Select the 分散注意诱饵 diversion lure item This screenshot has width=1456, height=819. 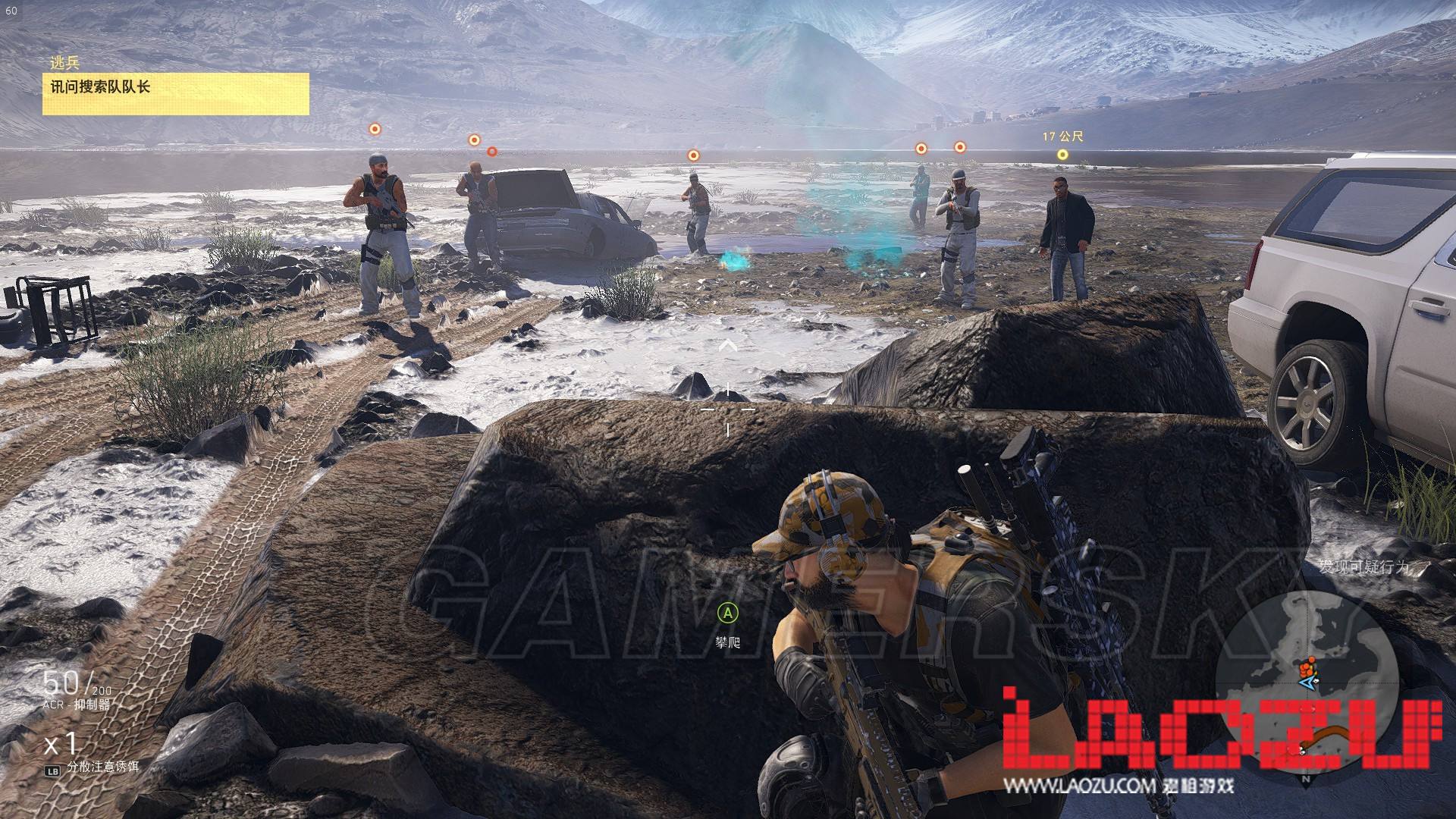click(102, 767)
